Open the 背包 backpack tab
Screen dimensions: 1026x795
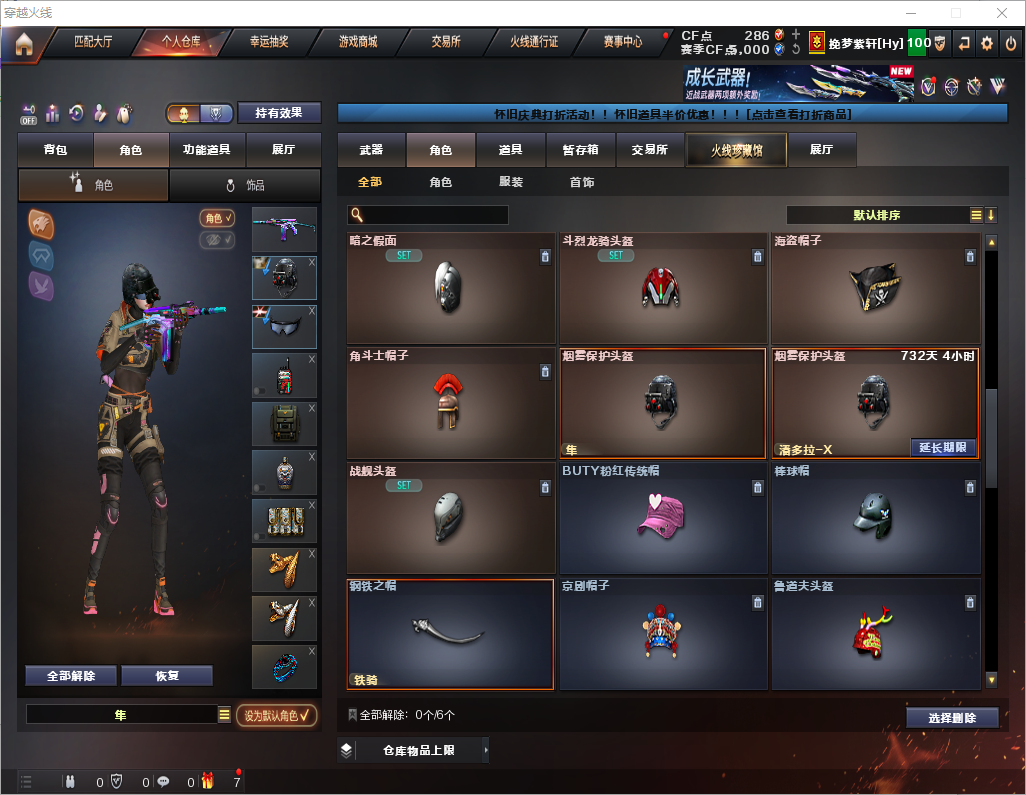point(56,150)
